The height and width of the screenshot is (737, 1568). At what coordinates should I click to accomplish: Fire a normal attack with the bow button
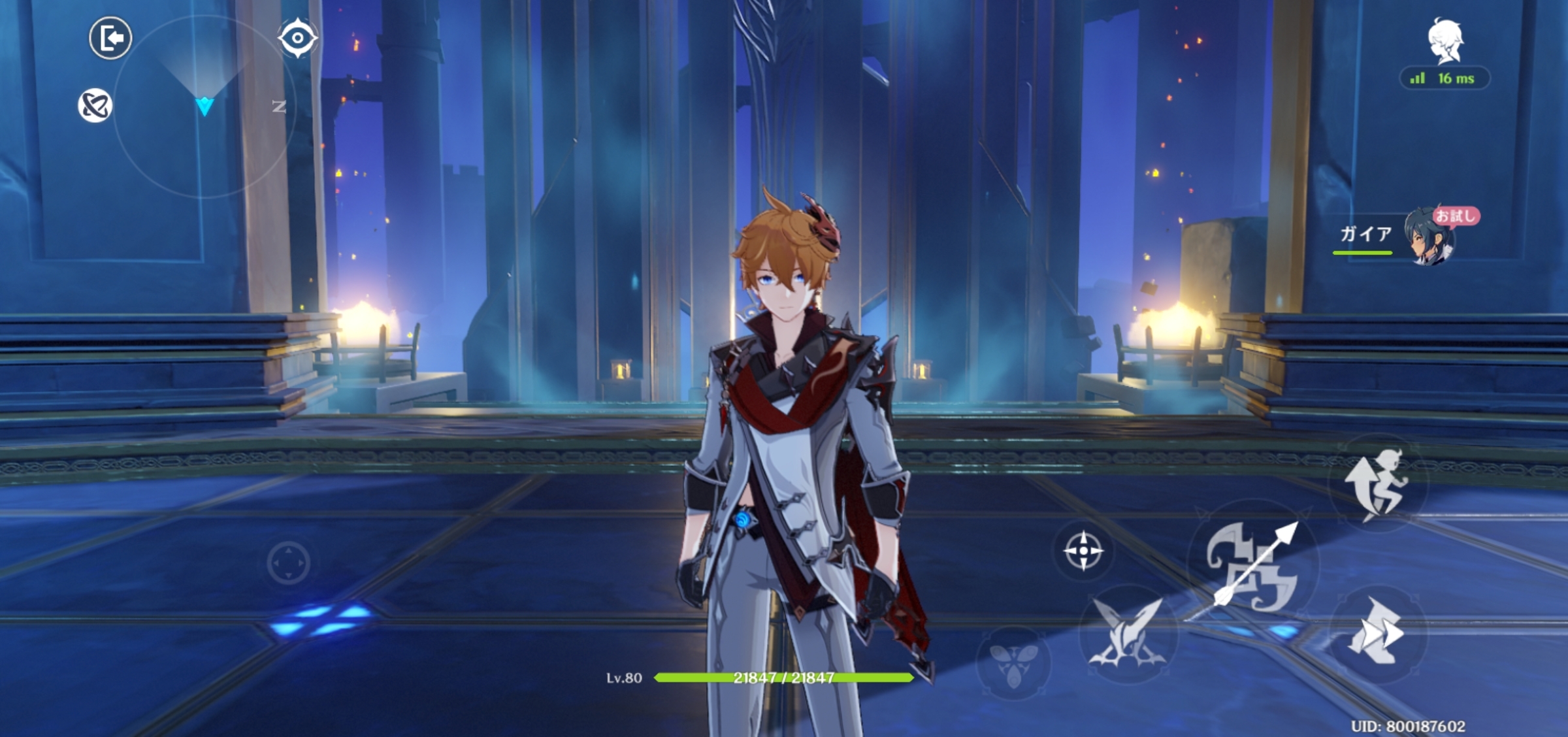click(1252, 566)
